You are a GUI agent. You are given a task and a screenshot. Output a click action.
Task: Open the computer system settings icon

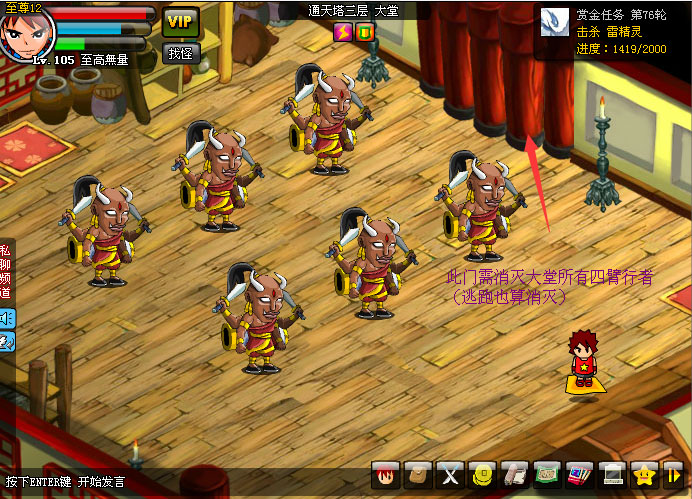tap(612, 473)
